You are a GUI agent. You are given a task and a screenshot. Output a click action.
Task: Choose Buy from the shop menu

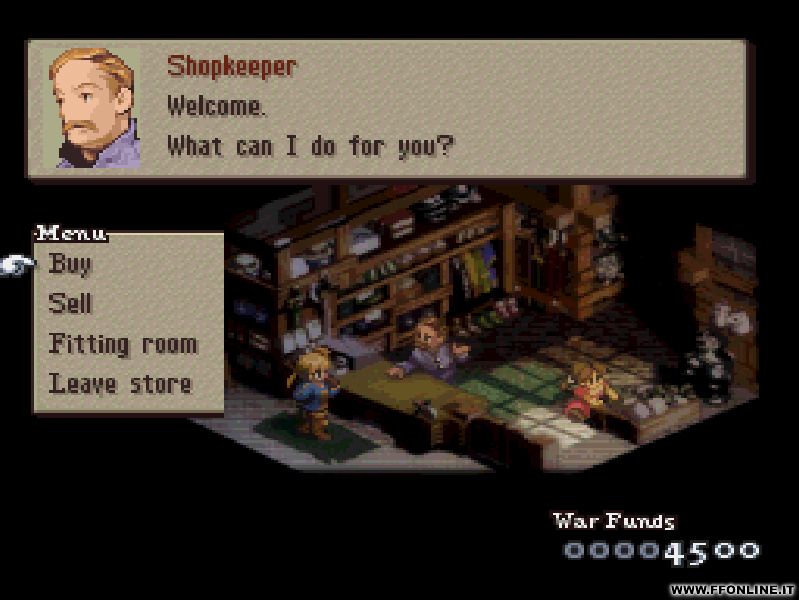[70, 264]
